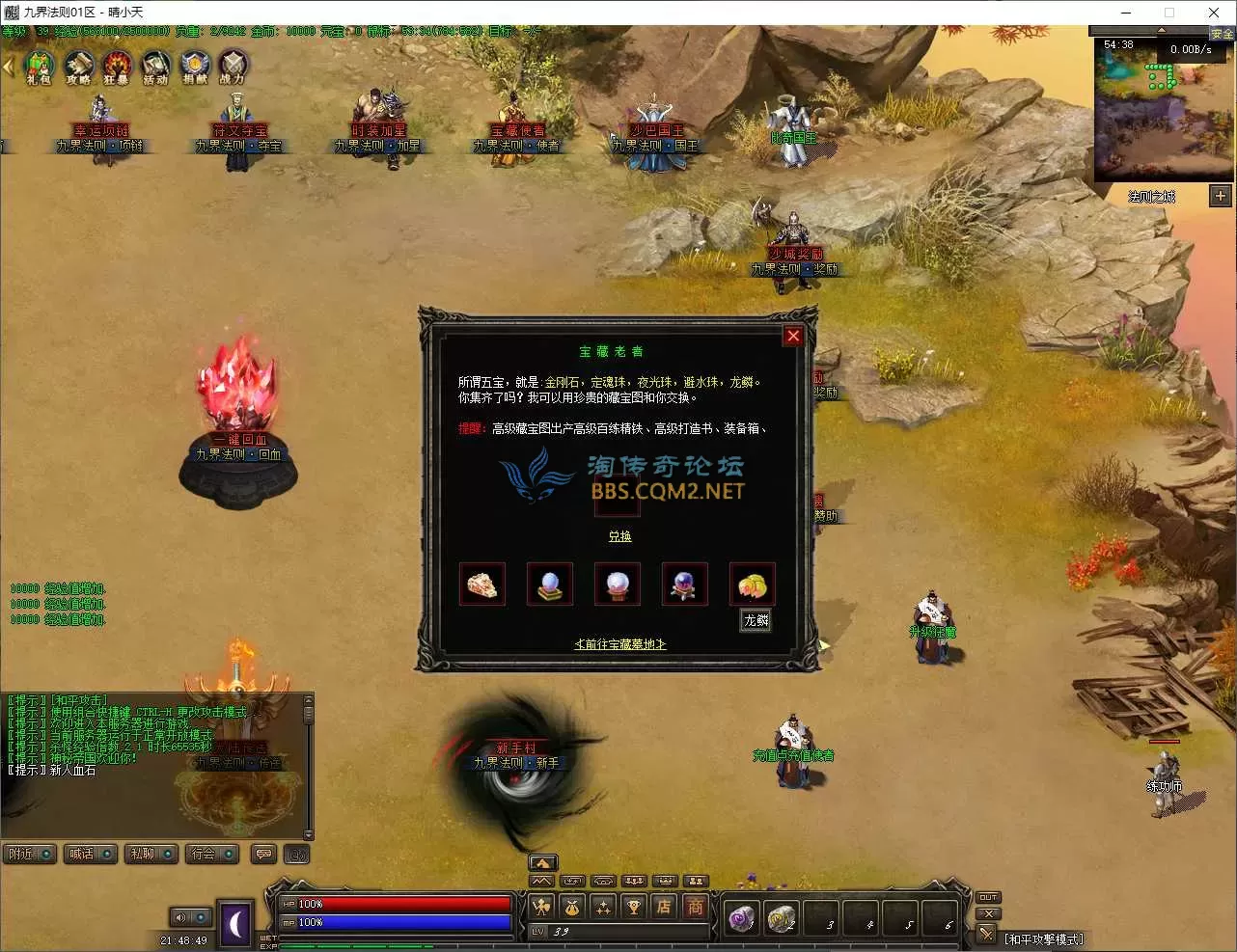
Task: Open the 捐献 donation icon
Action: click(194, 67)
